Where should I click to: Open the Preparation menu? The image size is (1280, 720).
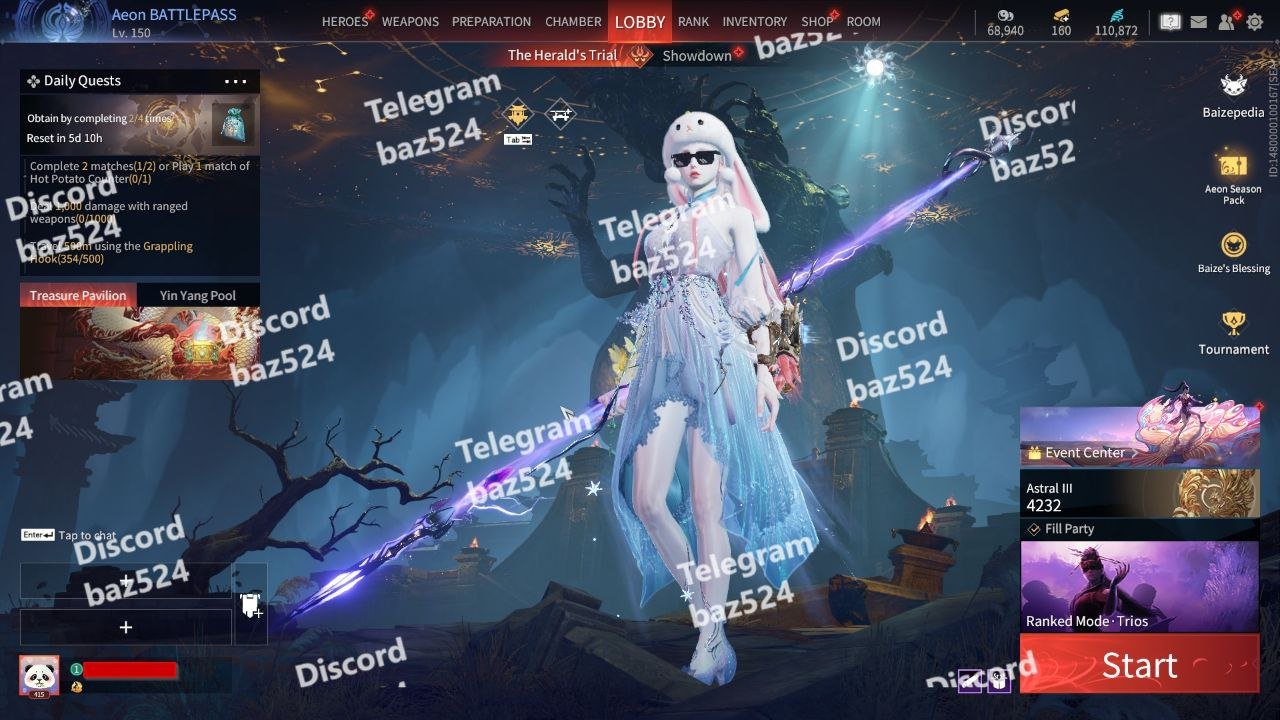(491, 22)
